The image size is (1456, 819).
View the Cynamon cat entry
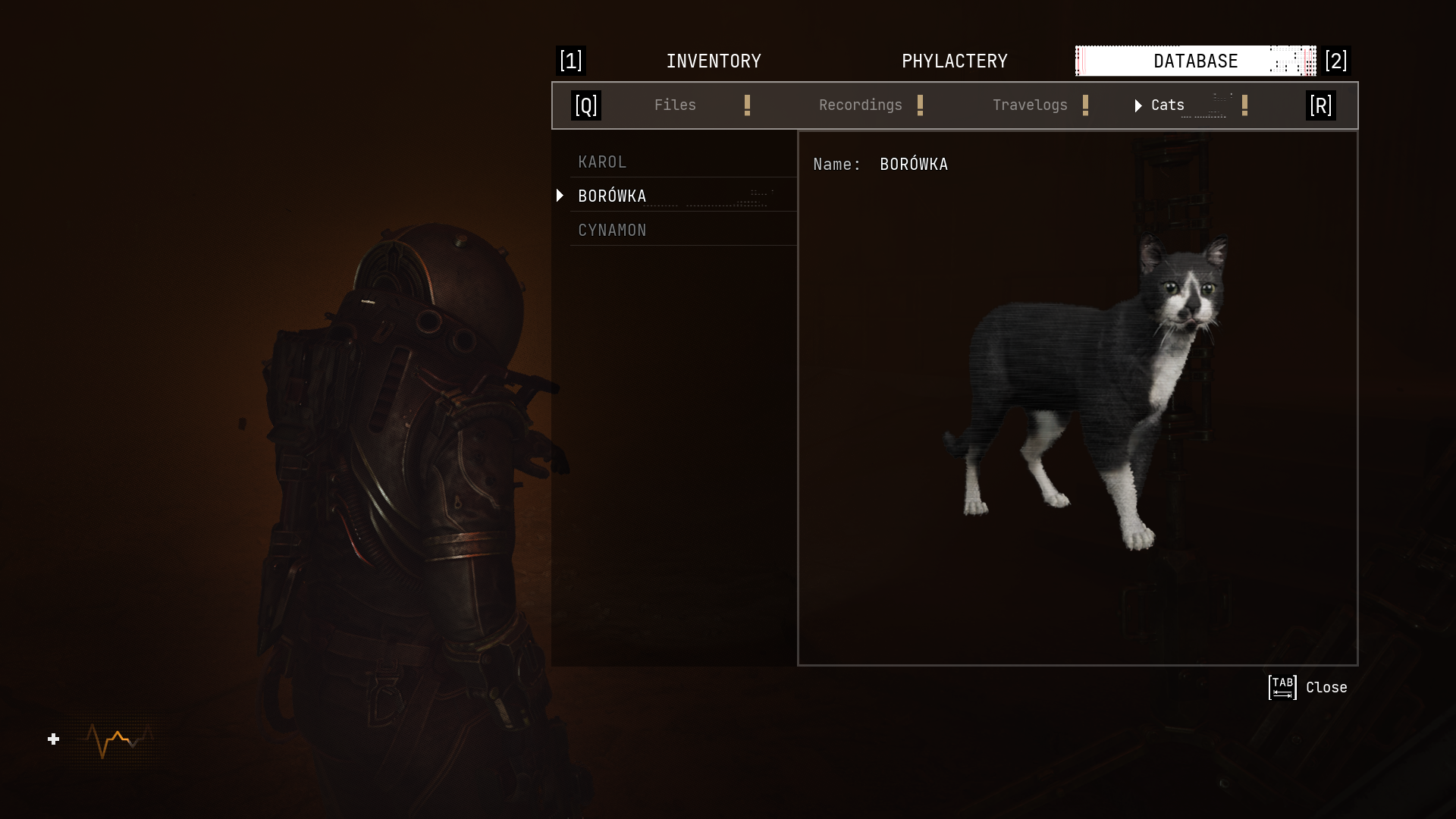(x=612, y=231)
